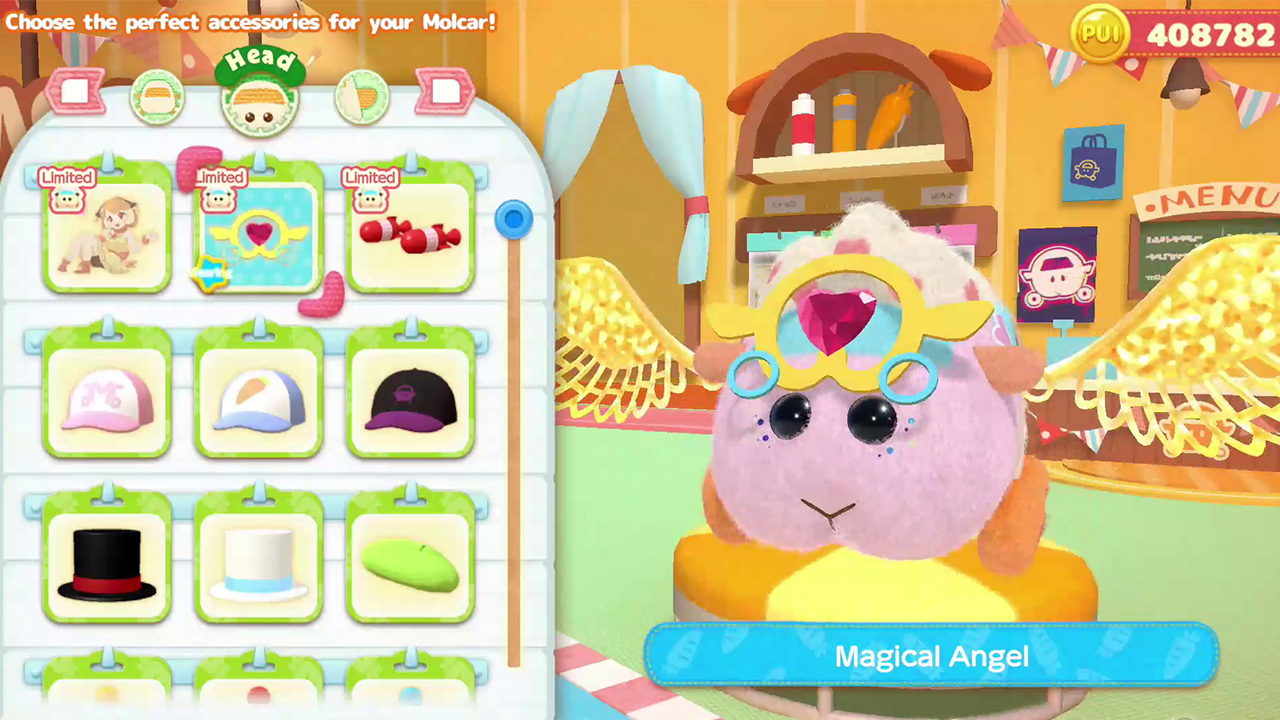This screenshot has width=1280, height=720.
Task: Click the 408782 coin counter
Action: point(1210,31)
